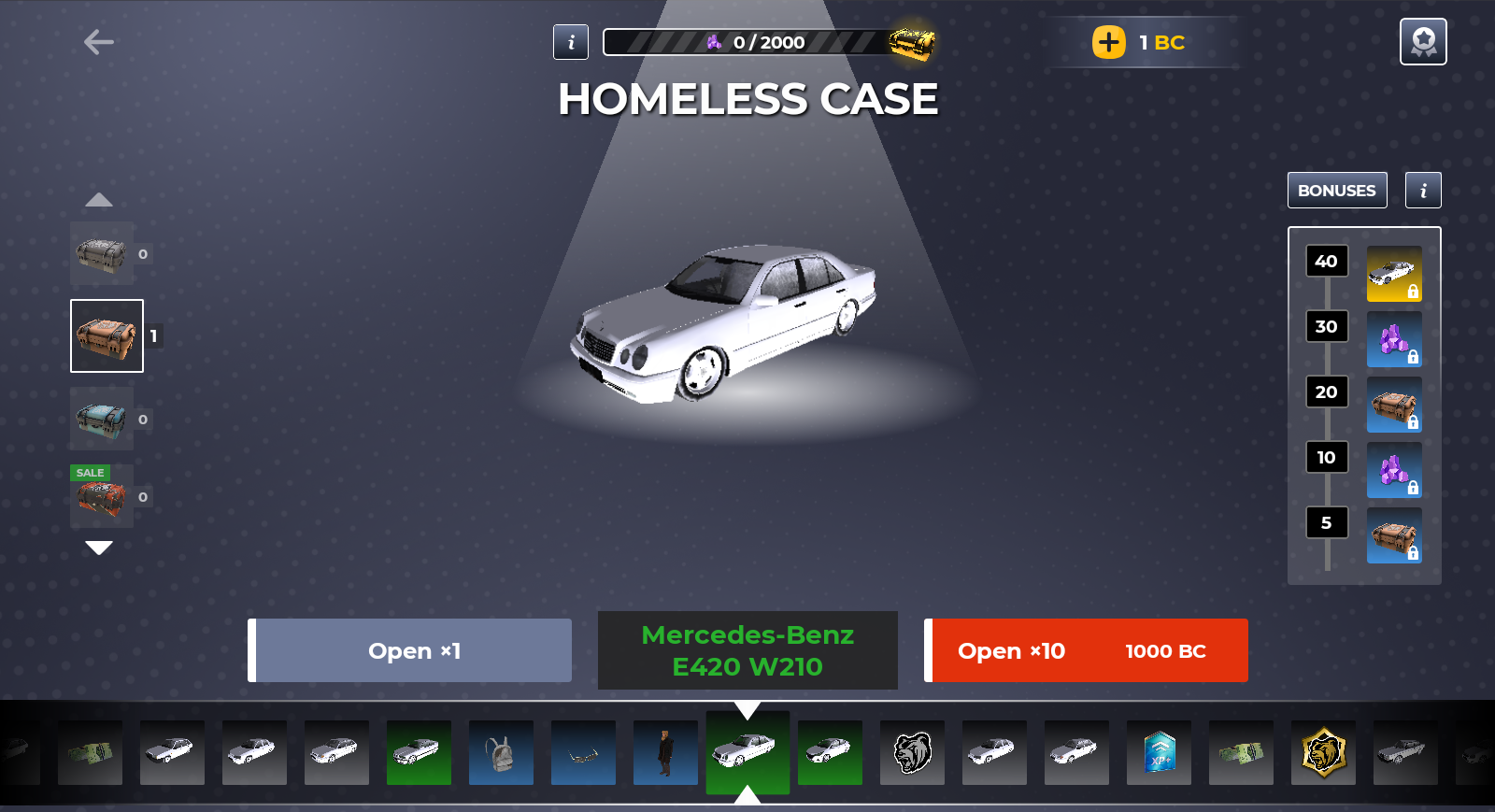The image size is (1495, 812).
Task: Select the grey case thumbnail
Action: (102, 253)
